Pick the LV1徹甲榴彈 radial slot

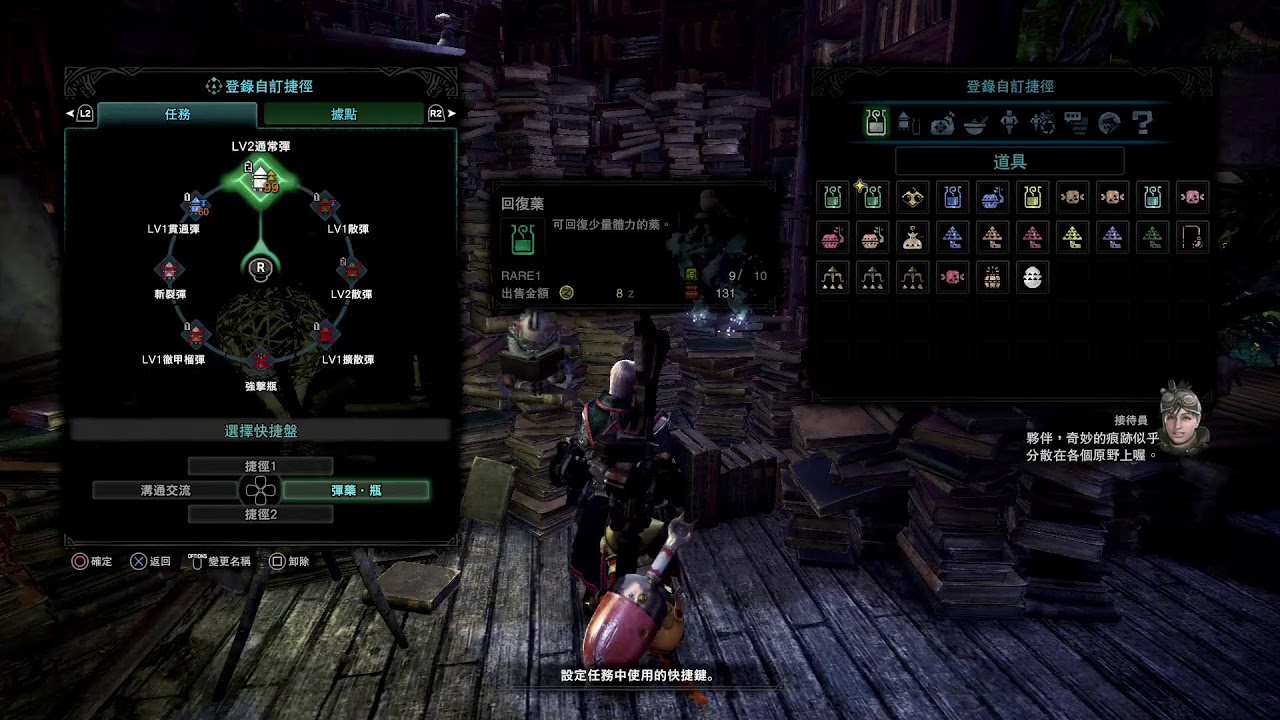pyautogui.click(x=196, y=334)
